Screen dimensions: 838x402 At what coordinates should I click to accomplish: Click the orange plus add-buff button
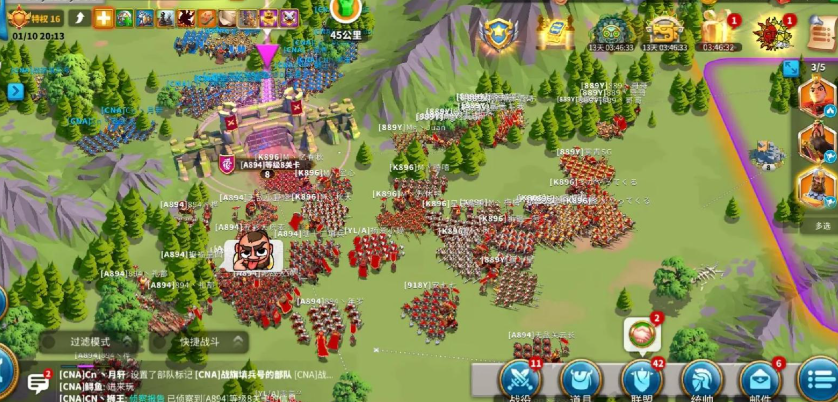pos(103,17)
